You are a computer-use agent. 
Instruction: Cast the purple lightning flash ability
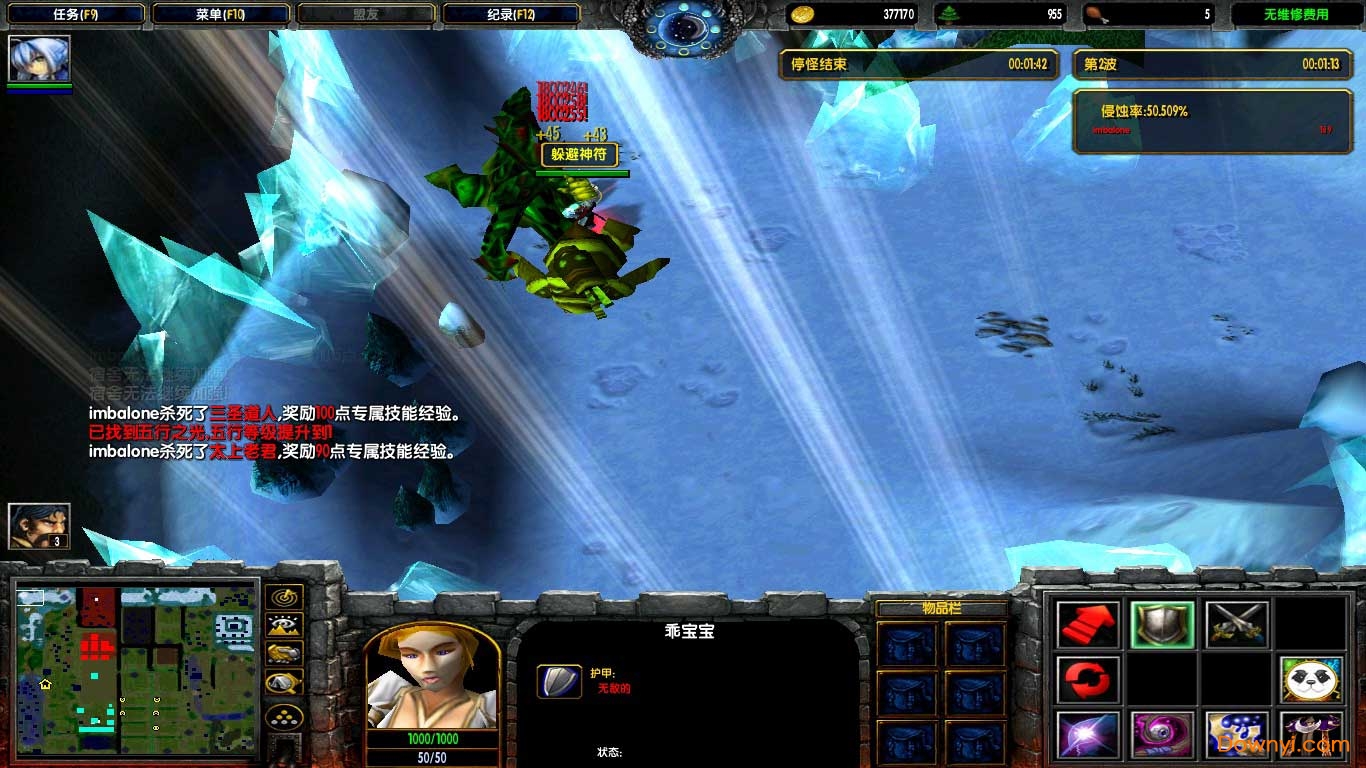1087,735
